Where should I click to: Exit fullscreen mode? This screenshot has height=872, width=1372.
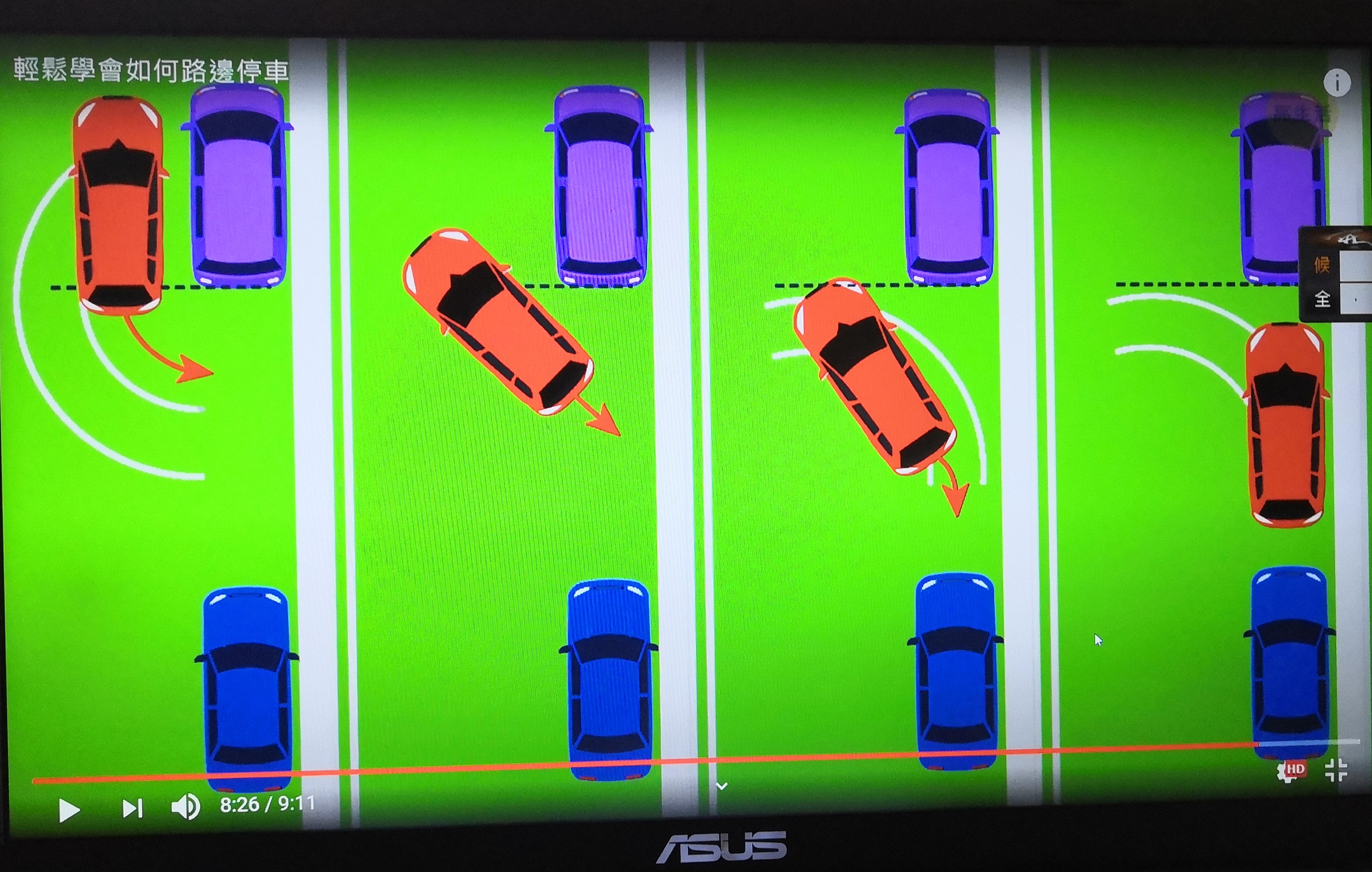pos(1336,771)
